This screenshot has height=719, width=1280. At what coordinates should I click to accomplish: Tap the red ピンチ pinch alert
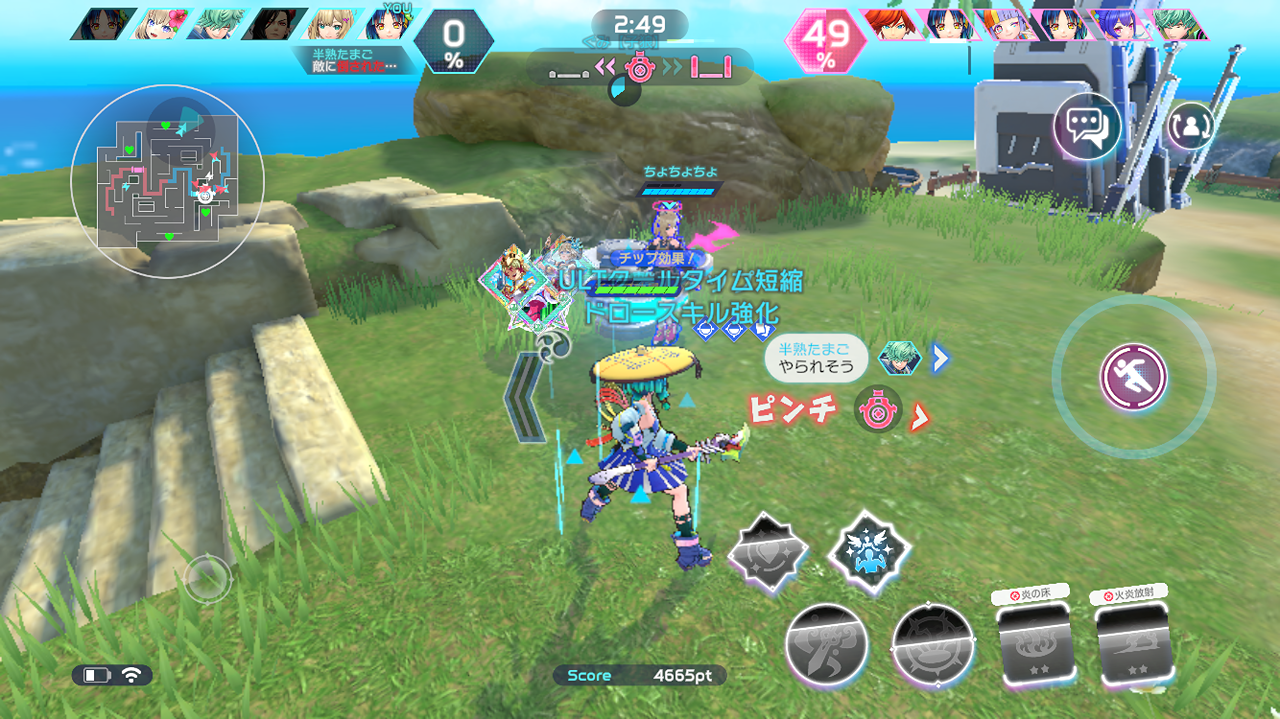tap(793, 411)
